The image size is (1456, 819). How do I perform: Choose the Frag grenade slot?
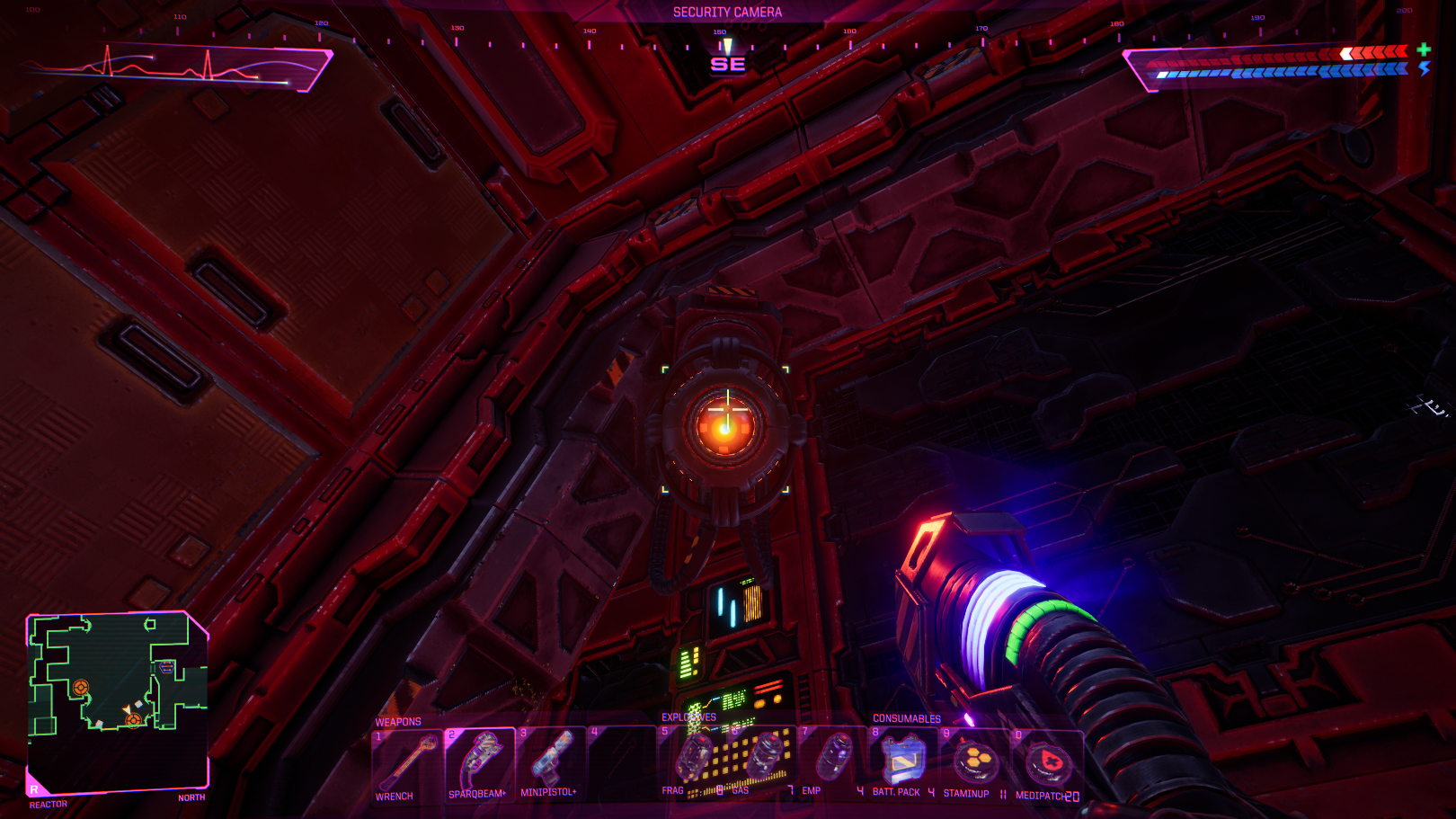point(693,760)
